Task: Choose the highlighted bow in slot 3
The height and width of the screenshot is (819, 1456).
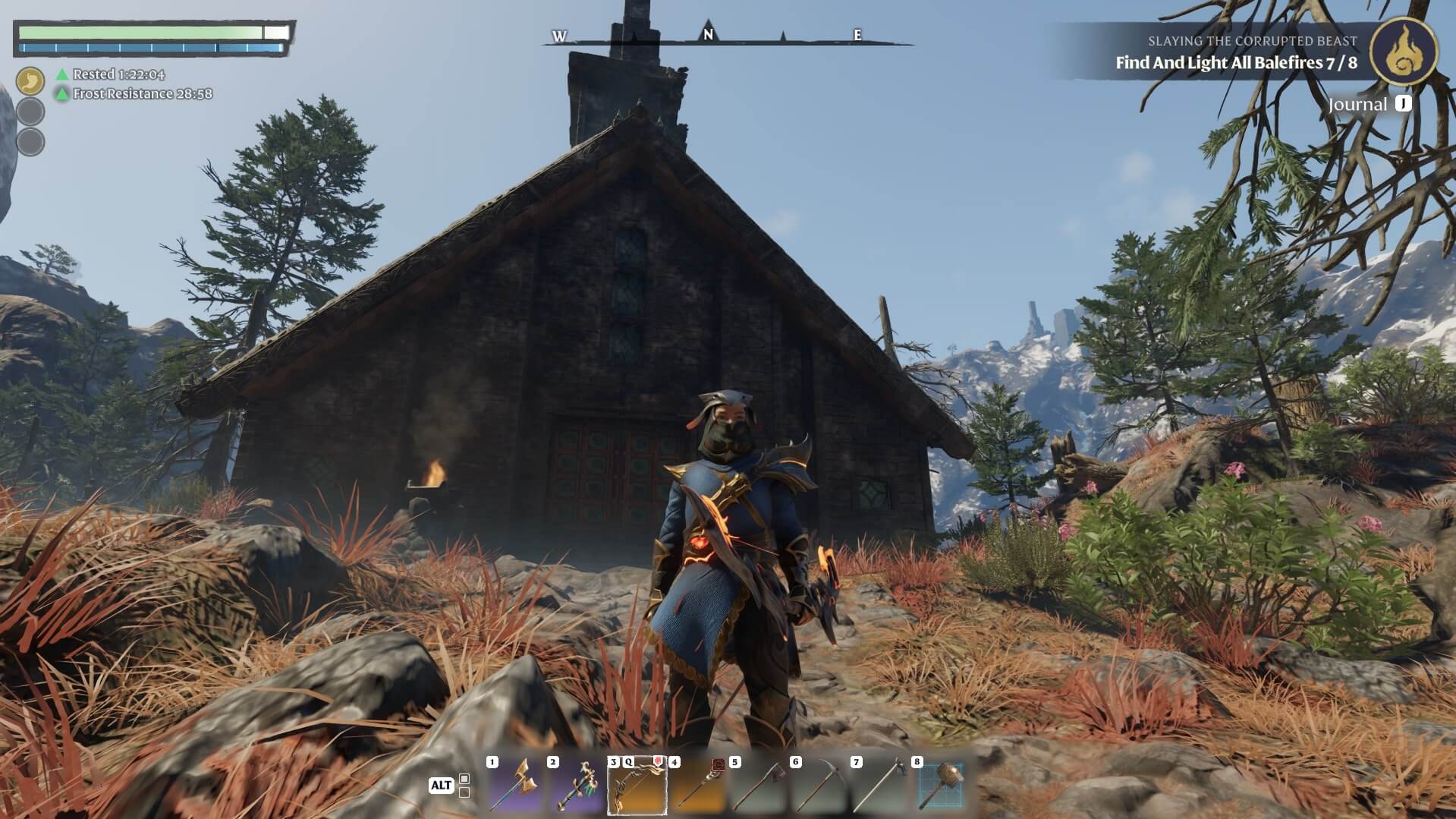Action: coord(637,786)
